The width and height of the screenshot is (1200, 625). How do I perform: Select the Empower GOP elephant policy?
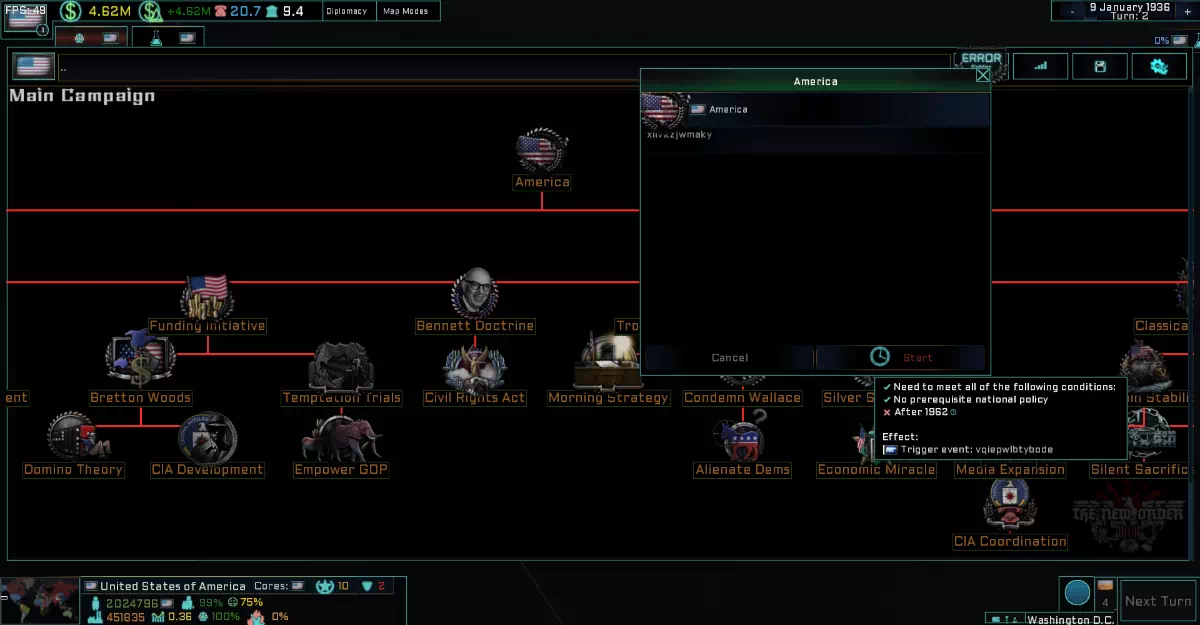point(341,444)
